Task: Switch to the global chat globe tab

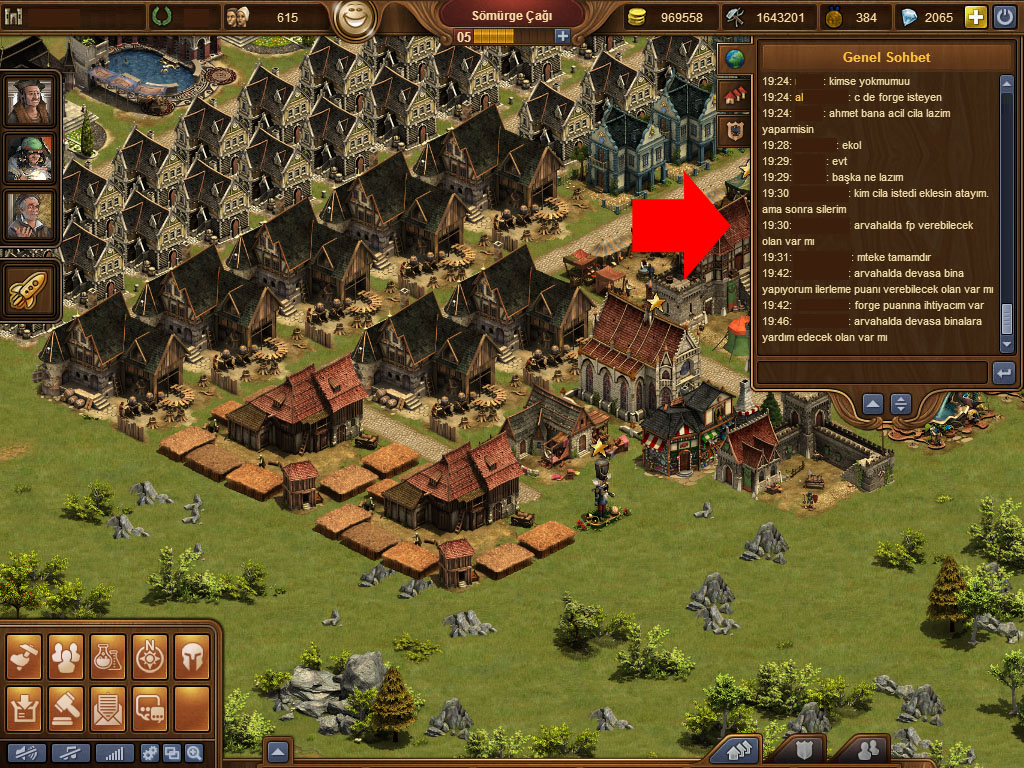Action: pos(735,59)
